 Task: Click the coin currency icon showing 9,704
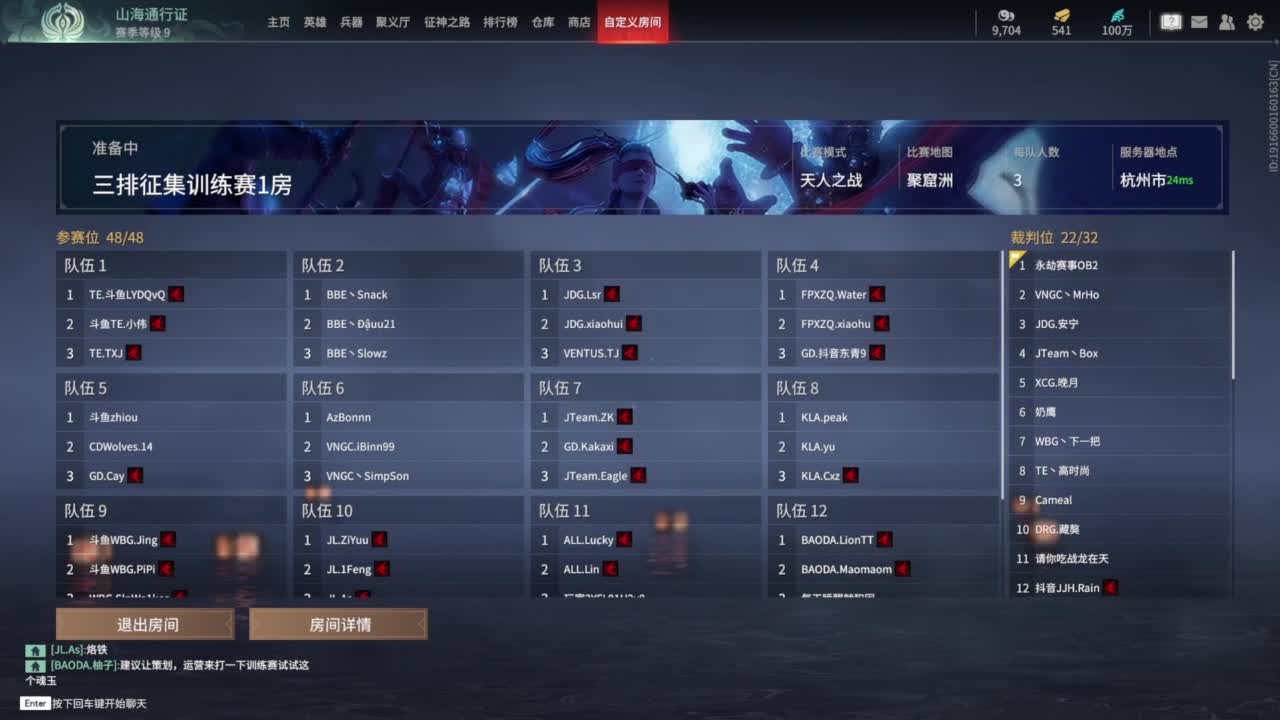pos(1006,16)
